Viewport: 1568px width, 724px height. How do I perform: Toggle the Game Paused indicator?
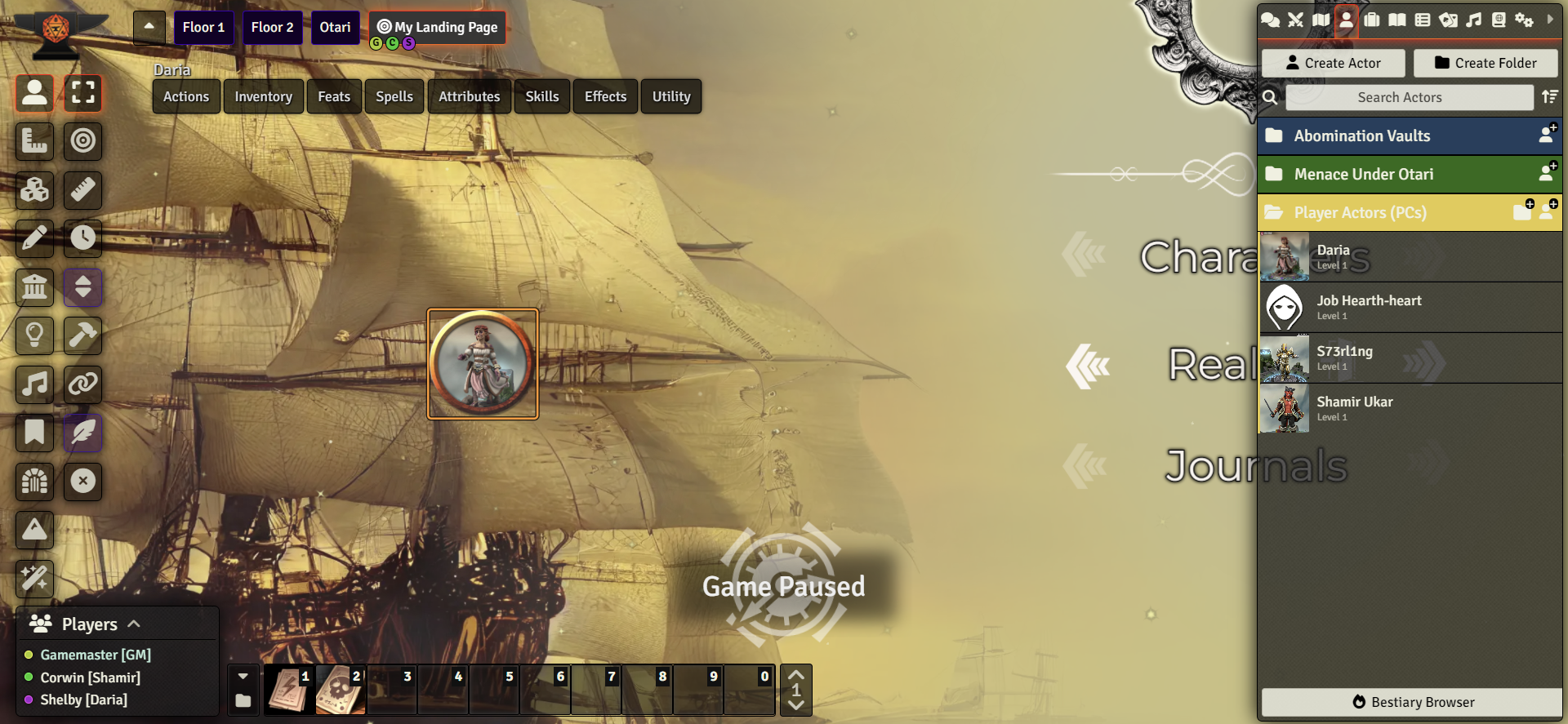pyautogui.click(x=784, y=585)
